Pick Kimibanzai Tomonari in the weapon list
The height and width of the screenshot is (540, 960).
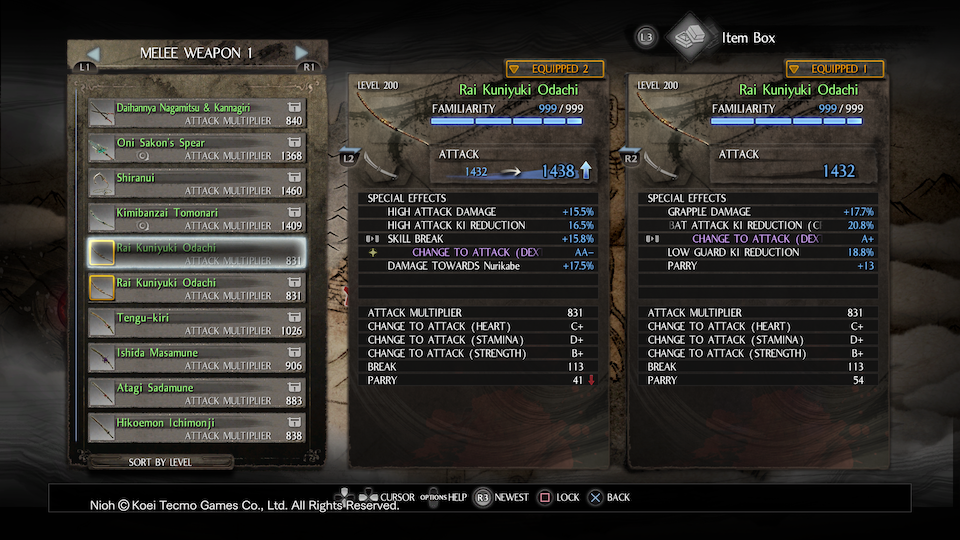coord(196,218)
